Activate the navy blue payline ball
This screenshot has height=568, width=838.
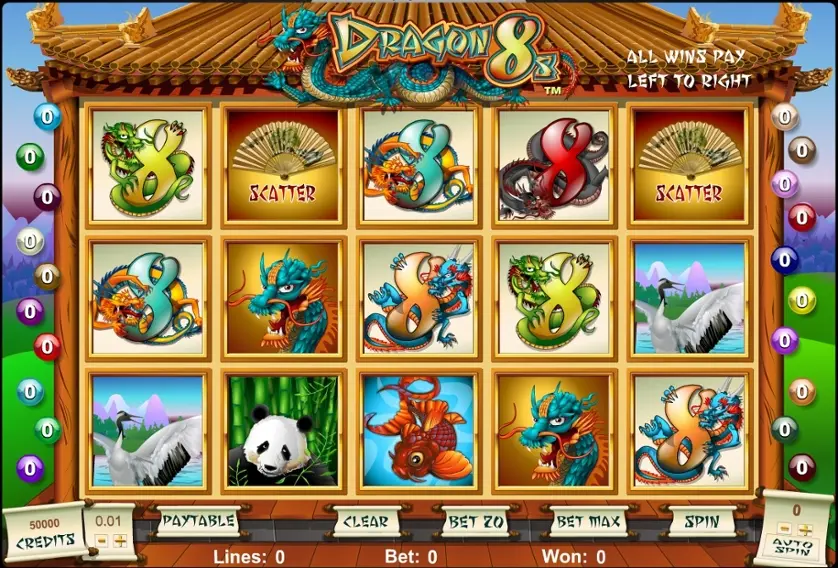tap(785, 259)
